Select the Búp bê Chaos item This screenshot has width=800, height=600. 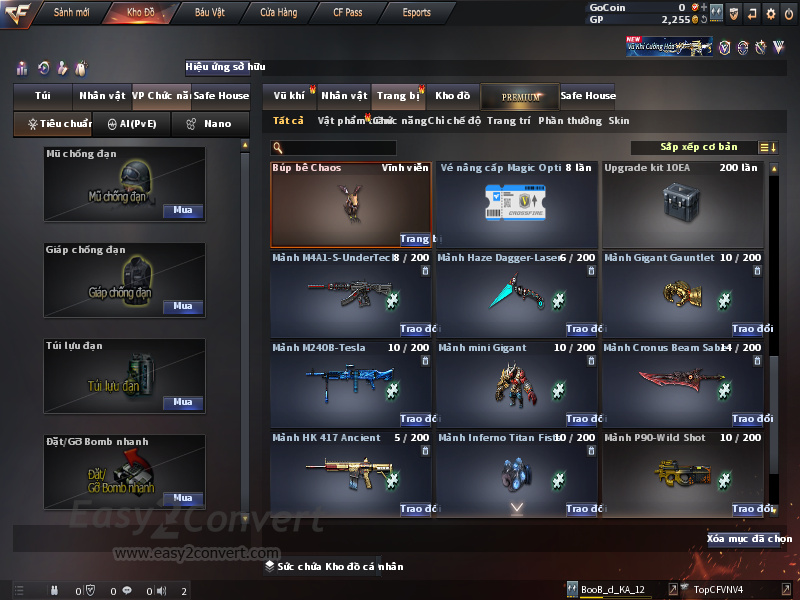pyautogui.click(x=351, y=203)
